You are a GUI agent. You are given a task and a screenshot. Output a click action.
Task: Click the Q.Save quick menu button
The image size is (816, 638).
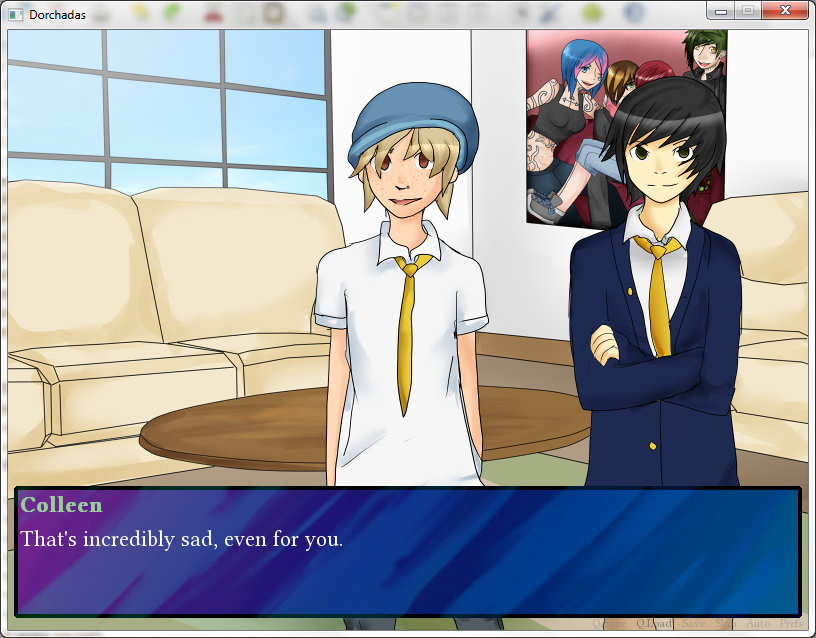pyautogui.click(x=609, y=624)
